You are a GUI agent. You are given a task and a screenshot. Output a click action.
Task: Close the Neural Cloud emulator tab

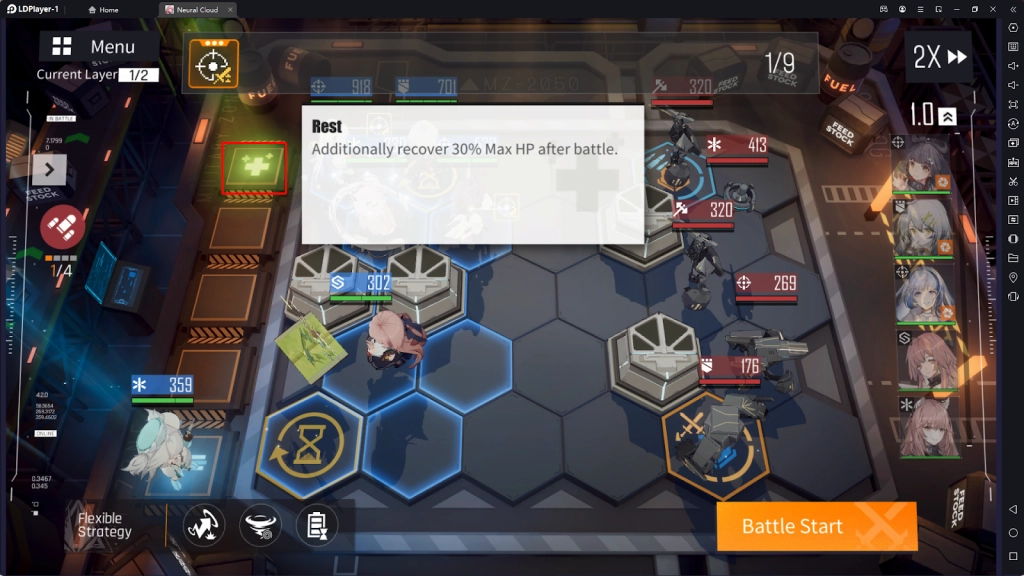230,10
